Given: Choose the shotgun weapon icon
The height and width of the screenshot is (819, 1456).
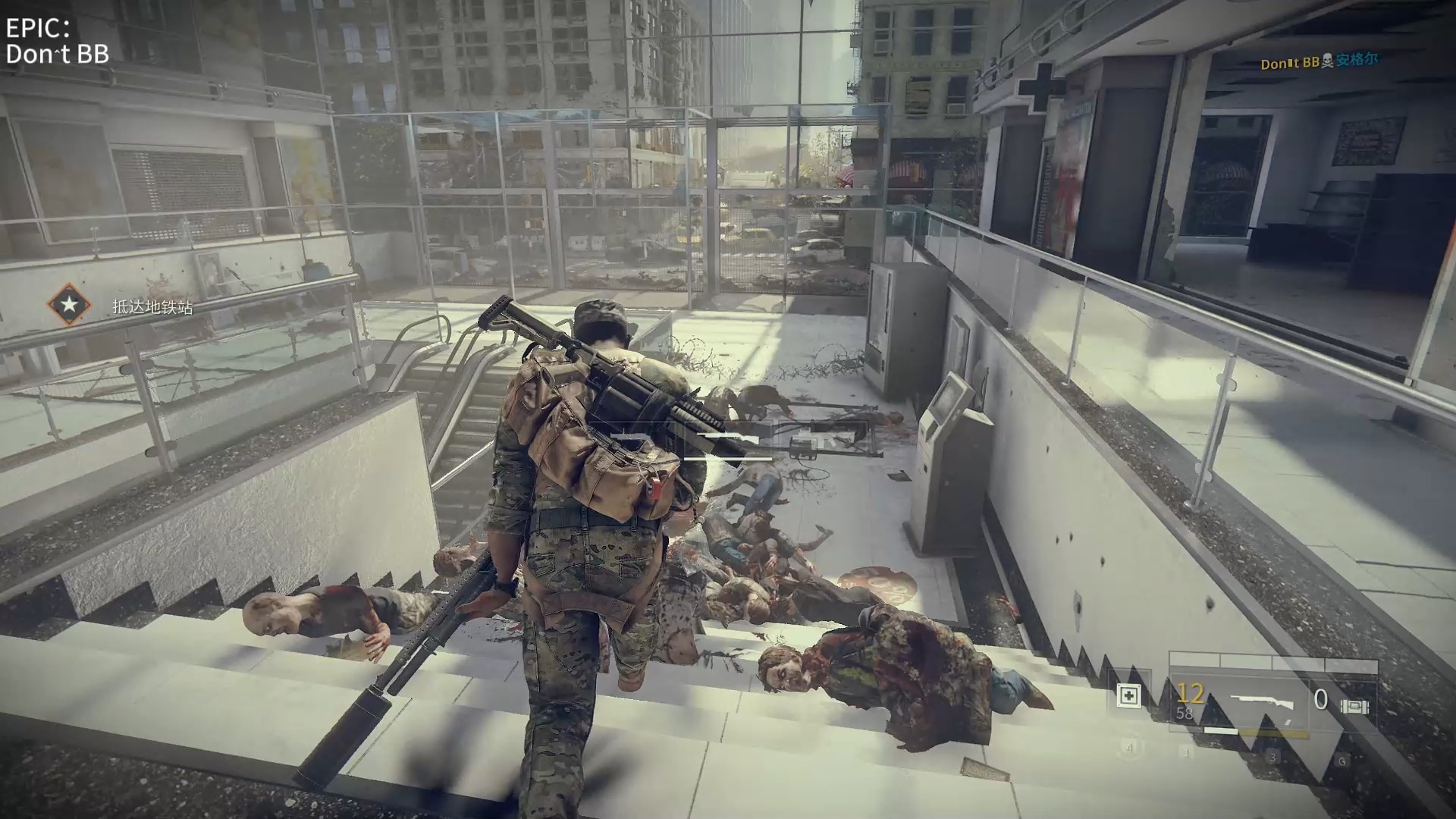Looking at the screenshot, I should coord(1261,702).
